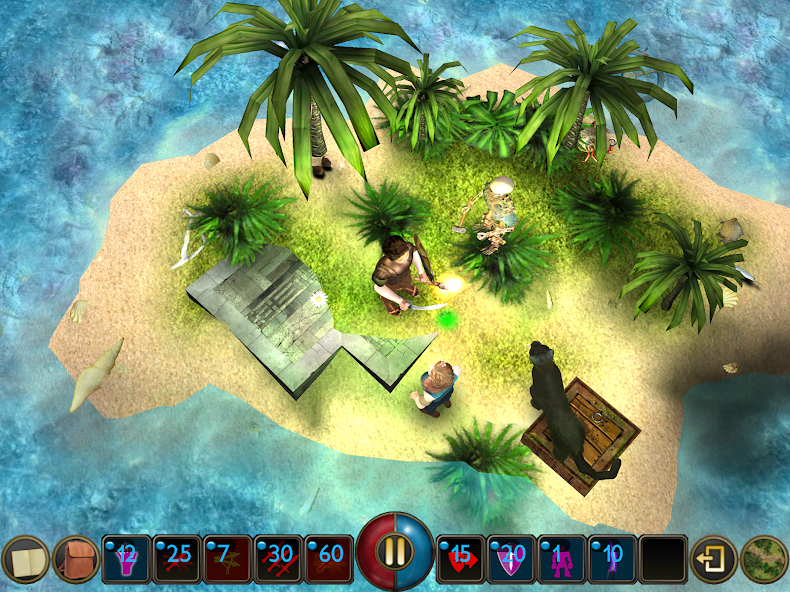Trigger the red swords skill costing 30
The width and height of the screenshot is (790, 592).
279,560
